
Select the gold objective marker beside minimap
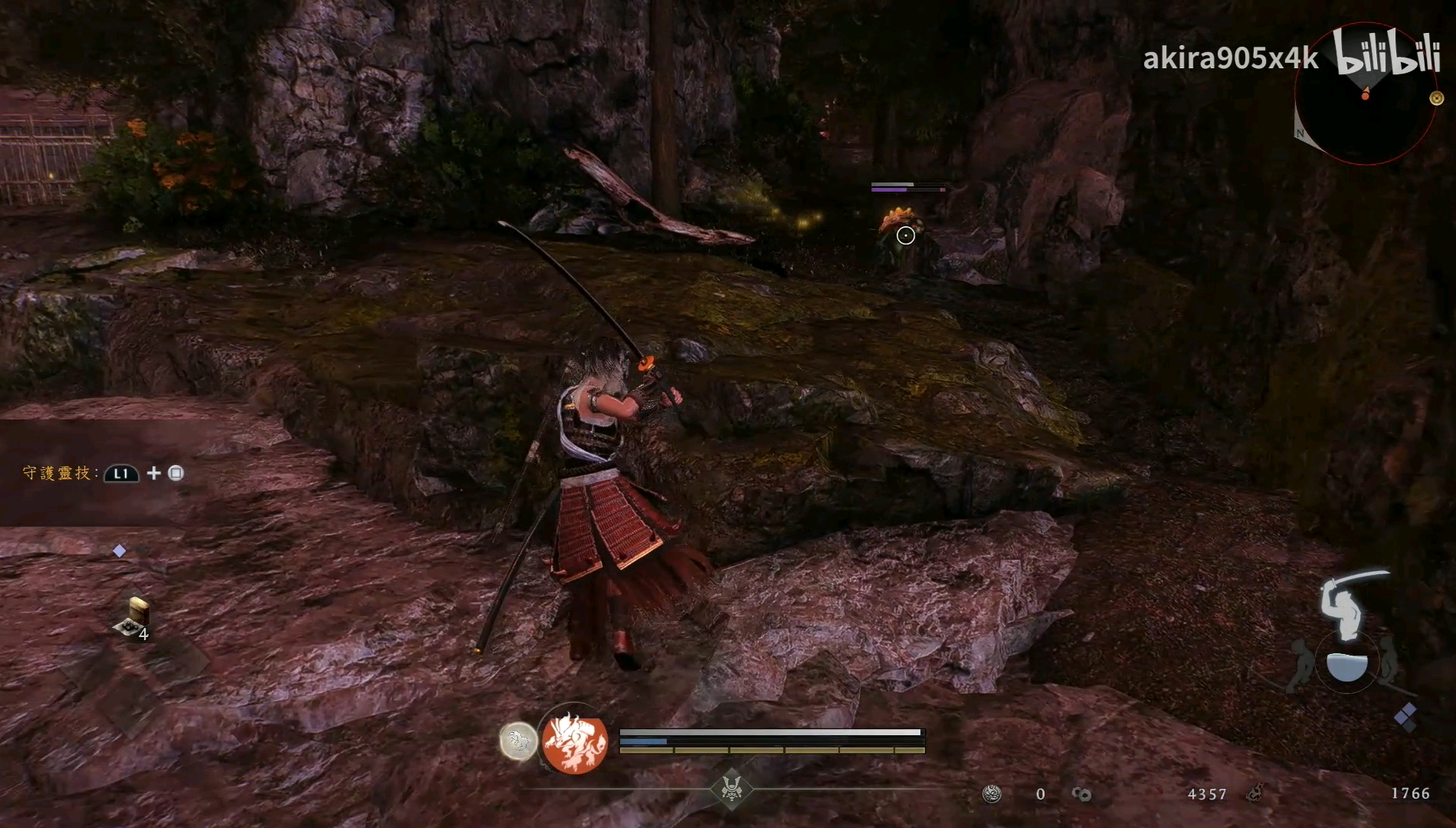[x=1437, y=98]
